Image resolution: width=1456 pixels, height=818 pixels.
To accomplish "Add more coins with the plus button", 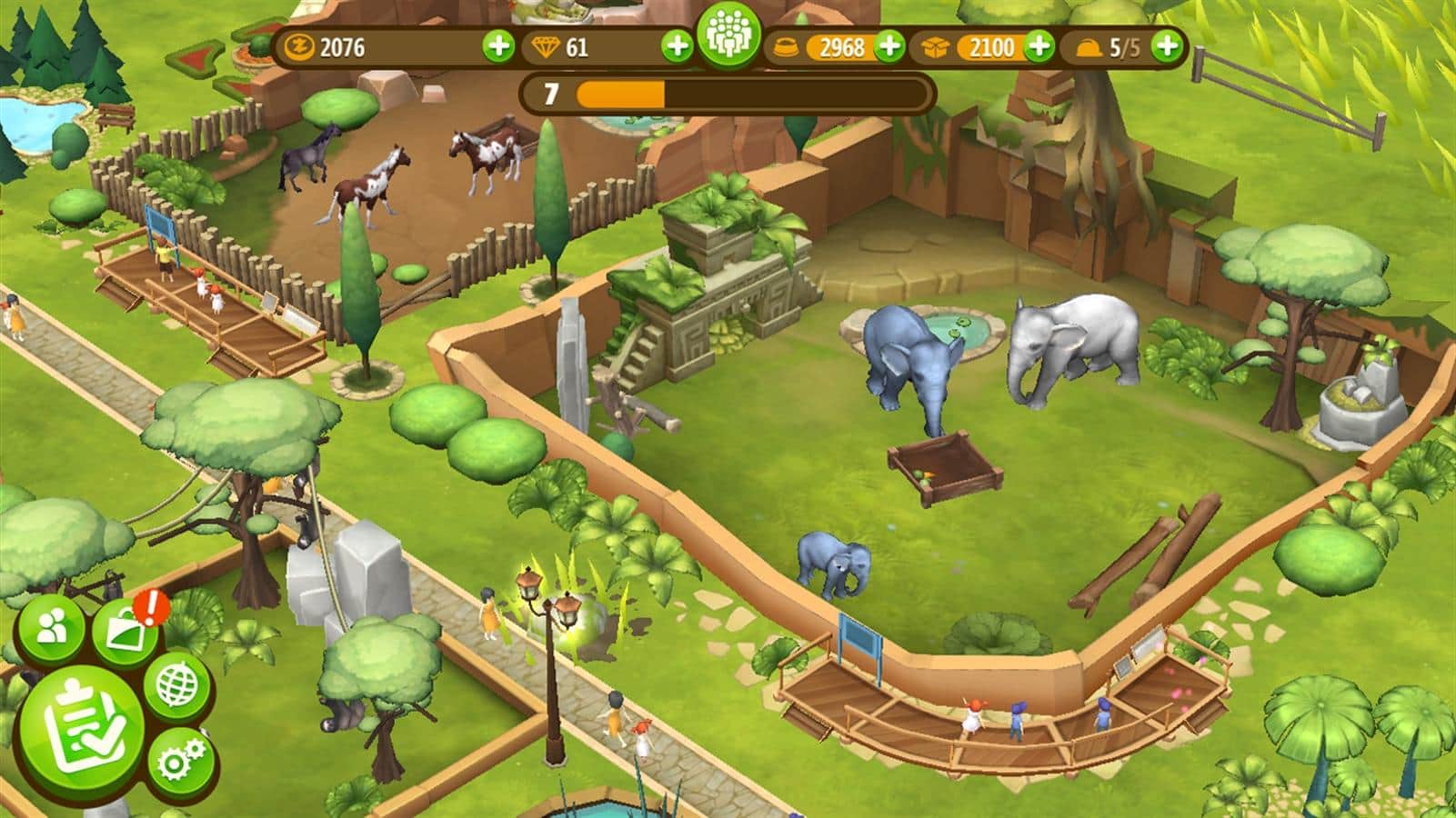I will [x=497, y=45].
